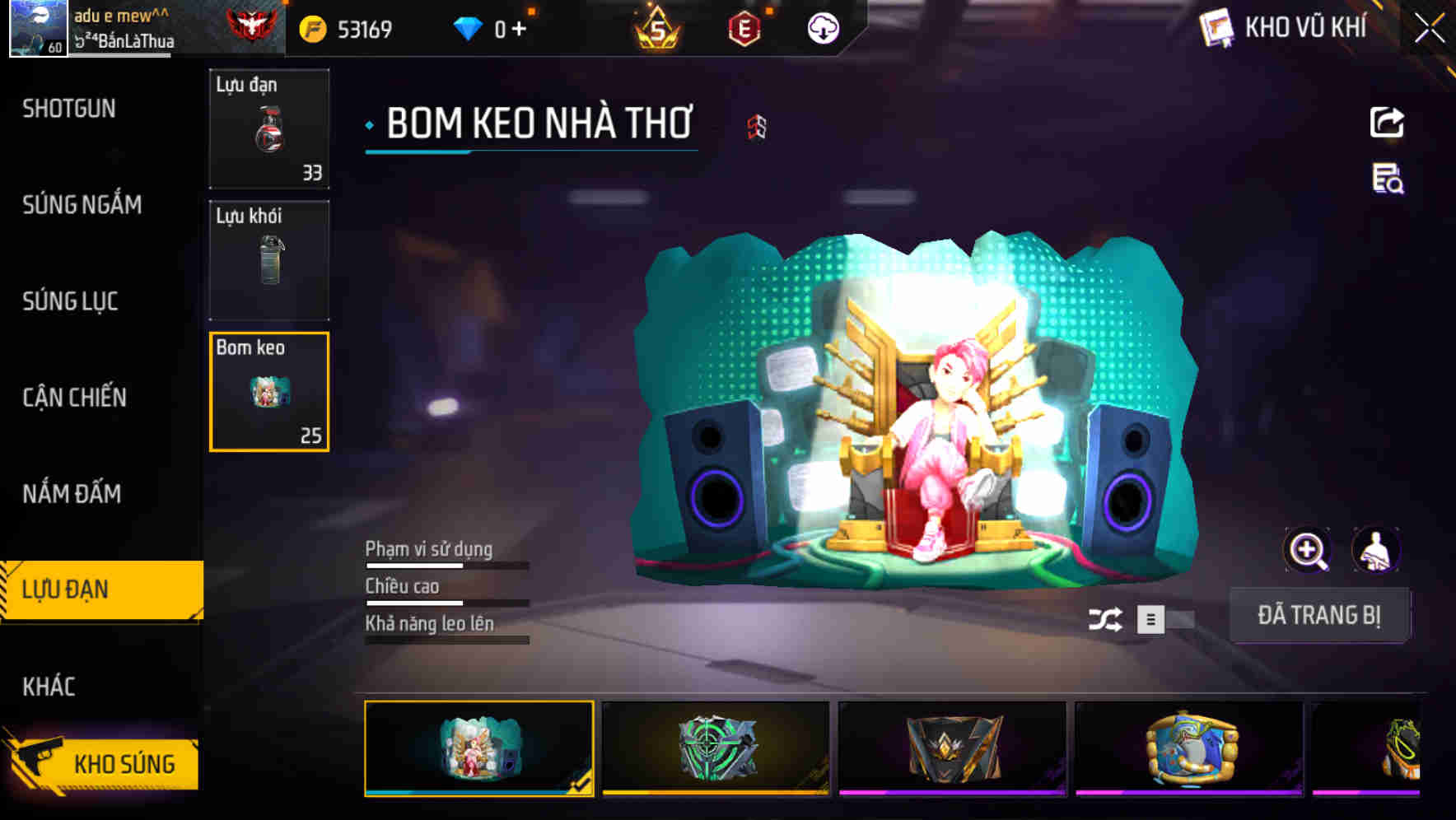Click the diamond icon to top up
1456x820 pixels.
pos(469,27)
